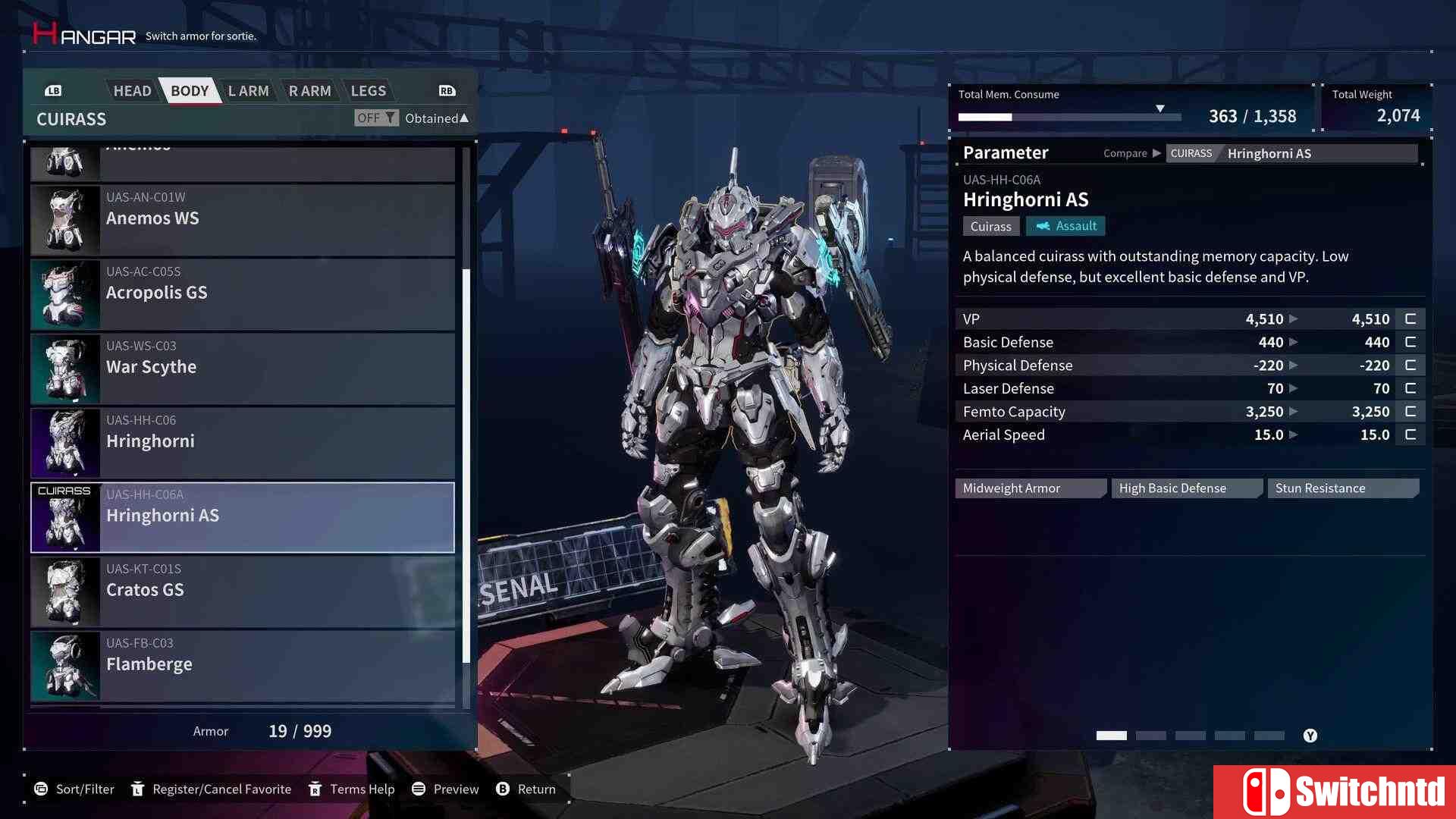
Task: Toggle the OFF filter button
Action: tap(375, 118)
